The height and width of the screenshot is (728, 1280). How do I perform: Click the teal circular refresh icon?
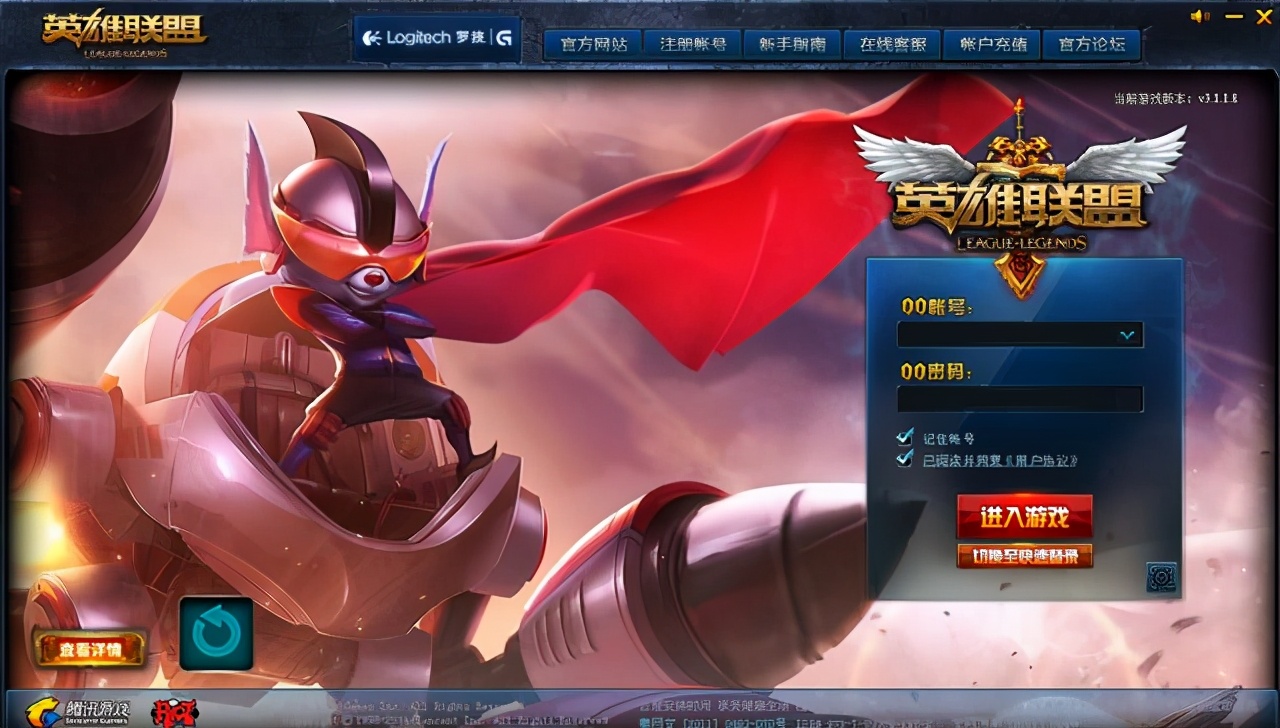(x=219, y=632)
